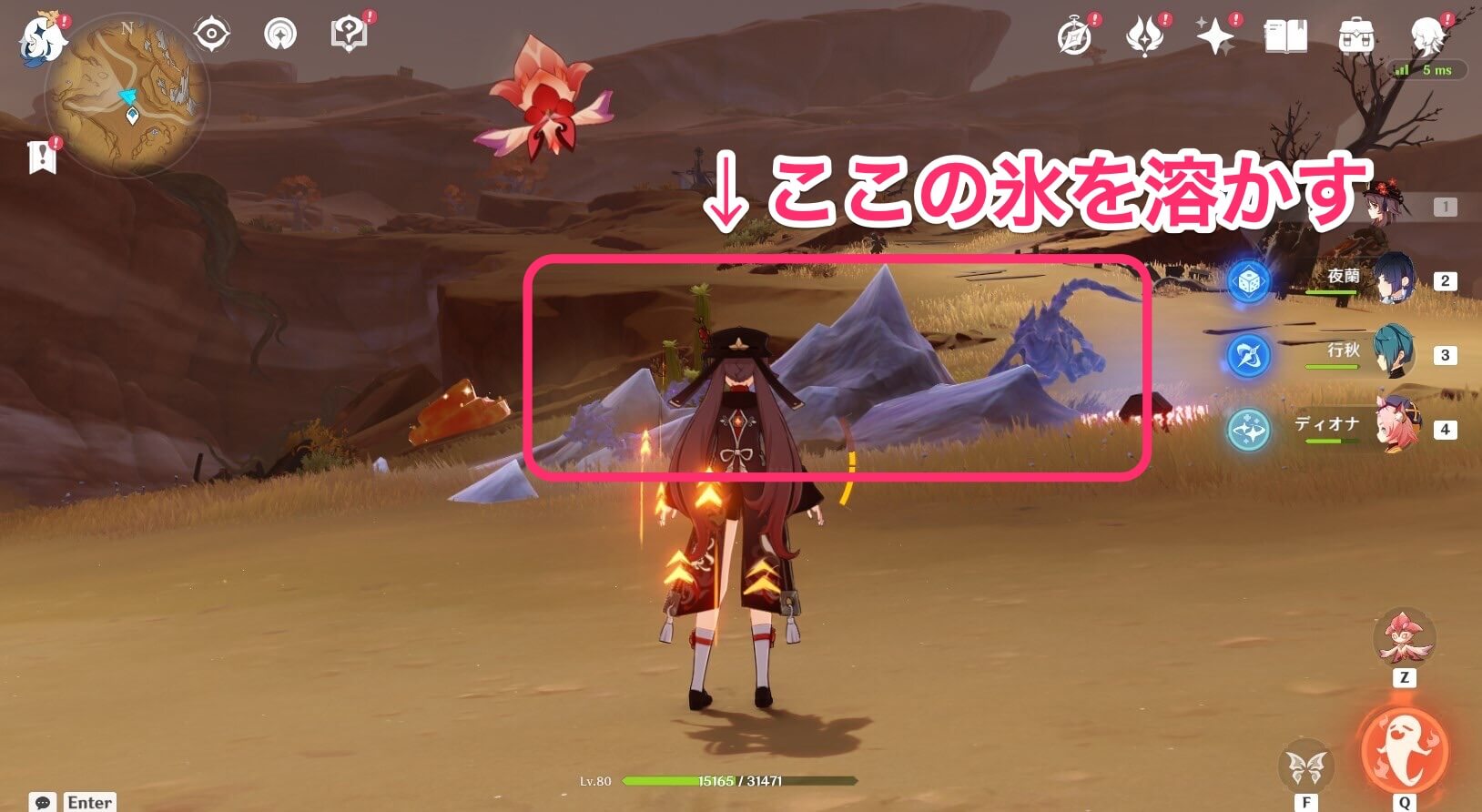Viewport: 1482px width, 812px height.
Task: Click the circular guide icon beside the eye
Action: [x=282, y=34]
